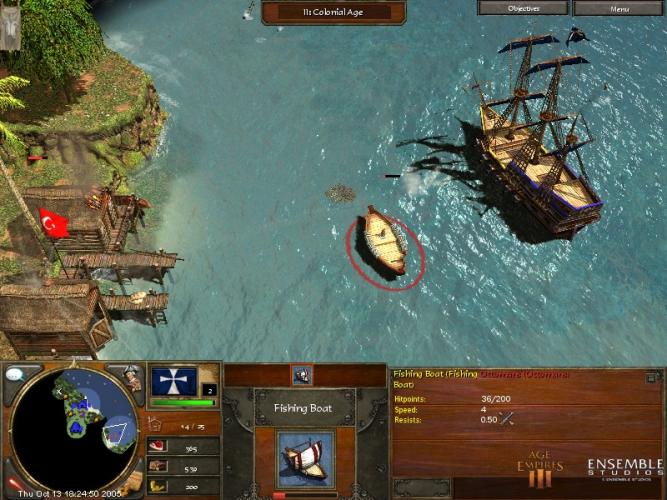Select the explorer portrait beside the minimap
The width and height of the screenshot is (667, 500).
click(132, 378)
